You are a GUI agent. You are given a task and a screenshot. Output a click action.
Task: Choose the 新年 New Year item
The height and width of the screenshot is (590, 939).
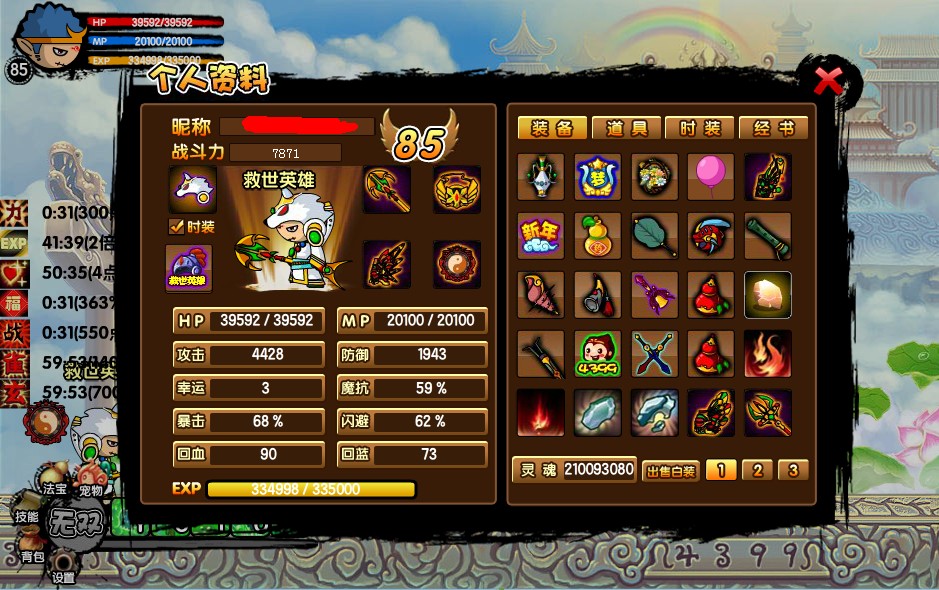click(541, 236)
